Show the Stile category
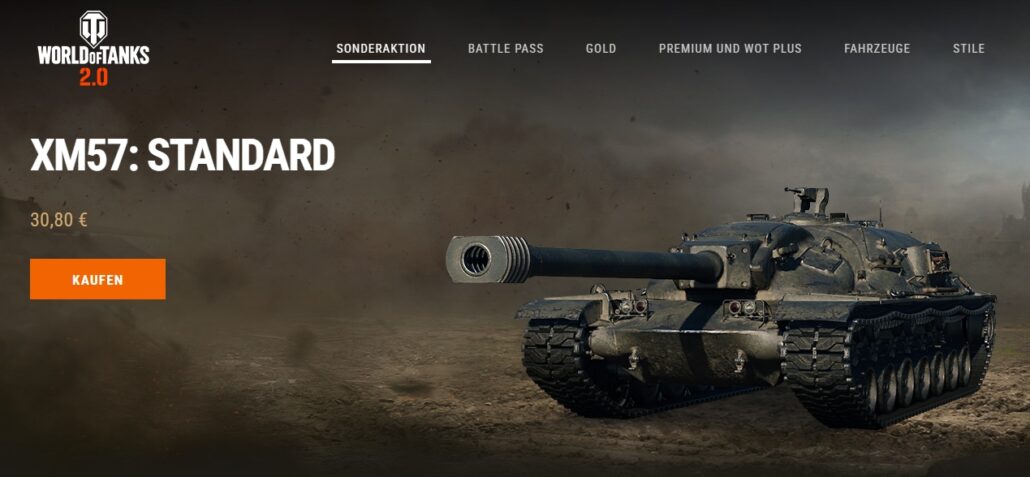 coord(969,48)
